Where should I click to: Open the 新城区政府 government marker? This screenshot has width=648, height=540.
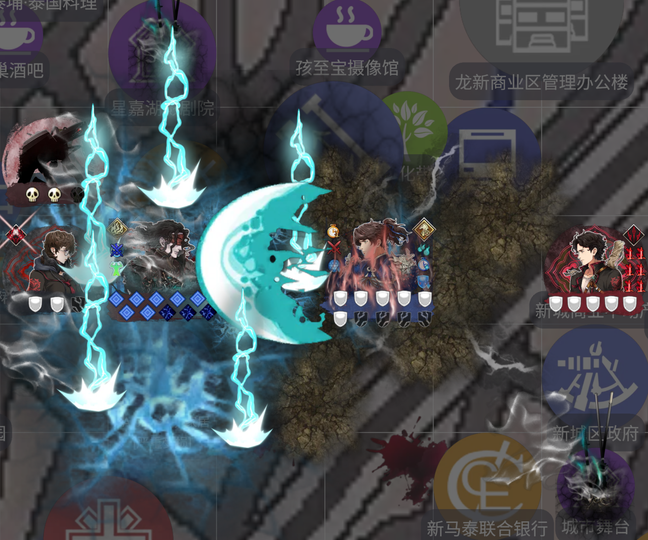[594, 375]
